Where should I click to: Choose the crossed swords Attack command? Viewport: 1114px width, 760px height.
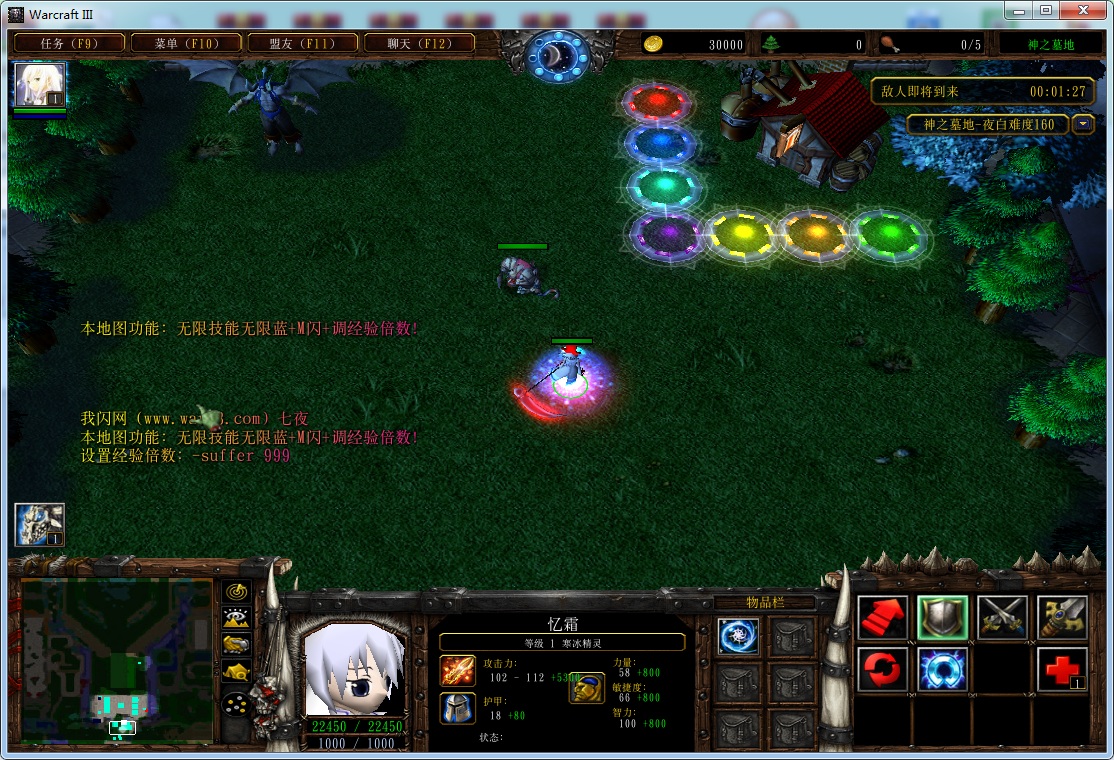pyautogui.click(x=1002, y=618)
